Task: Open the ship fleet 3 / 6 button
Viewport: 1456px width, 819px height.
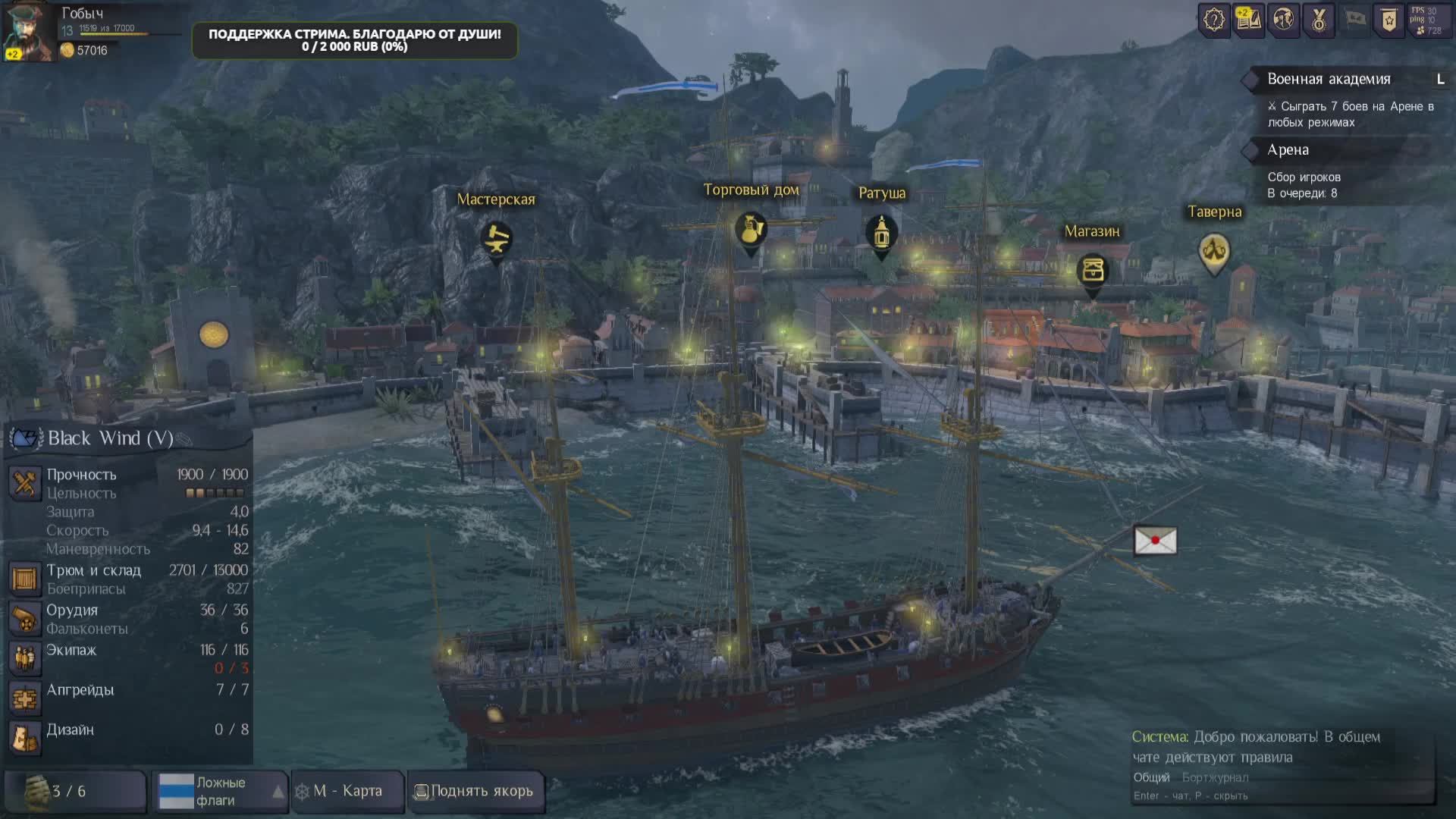Action: [74, 791]
